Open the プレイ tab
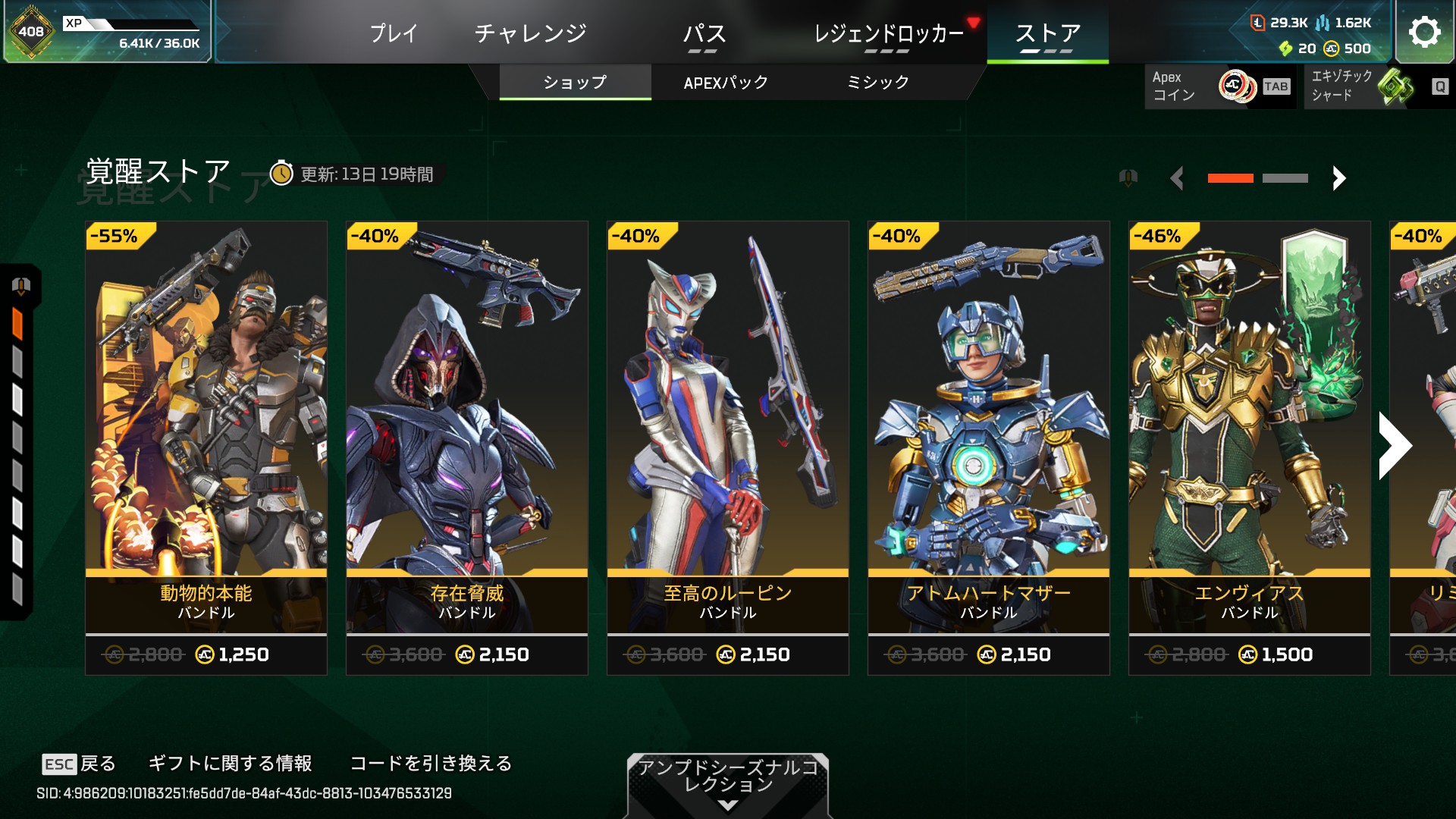The image size is (1456, 819). click(x=394, y=33)
